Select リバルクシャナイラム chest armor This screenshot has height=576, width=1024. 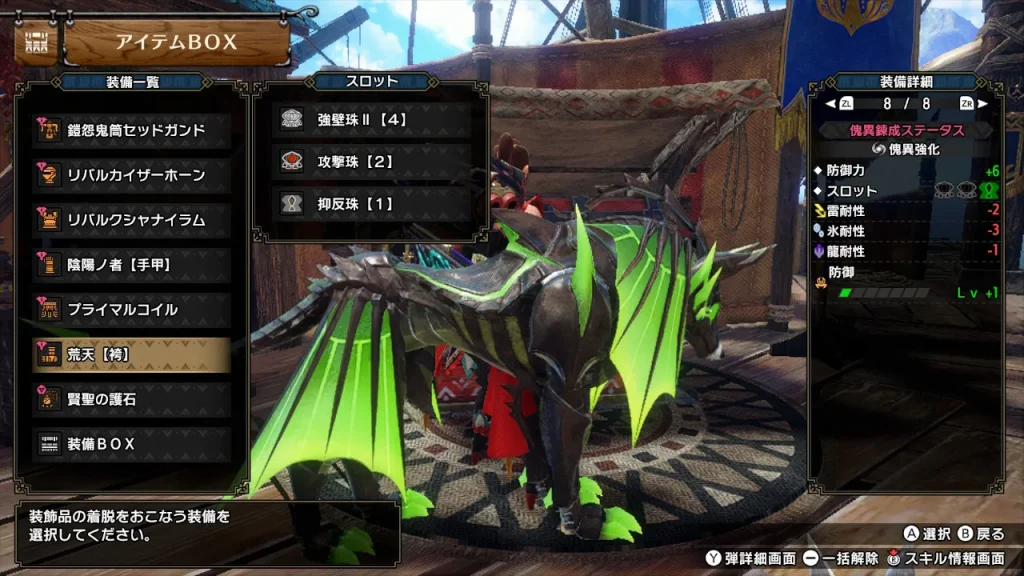point(133,220)
